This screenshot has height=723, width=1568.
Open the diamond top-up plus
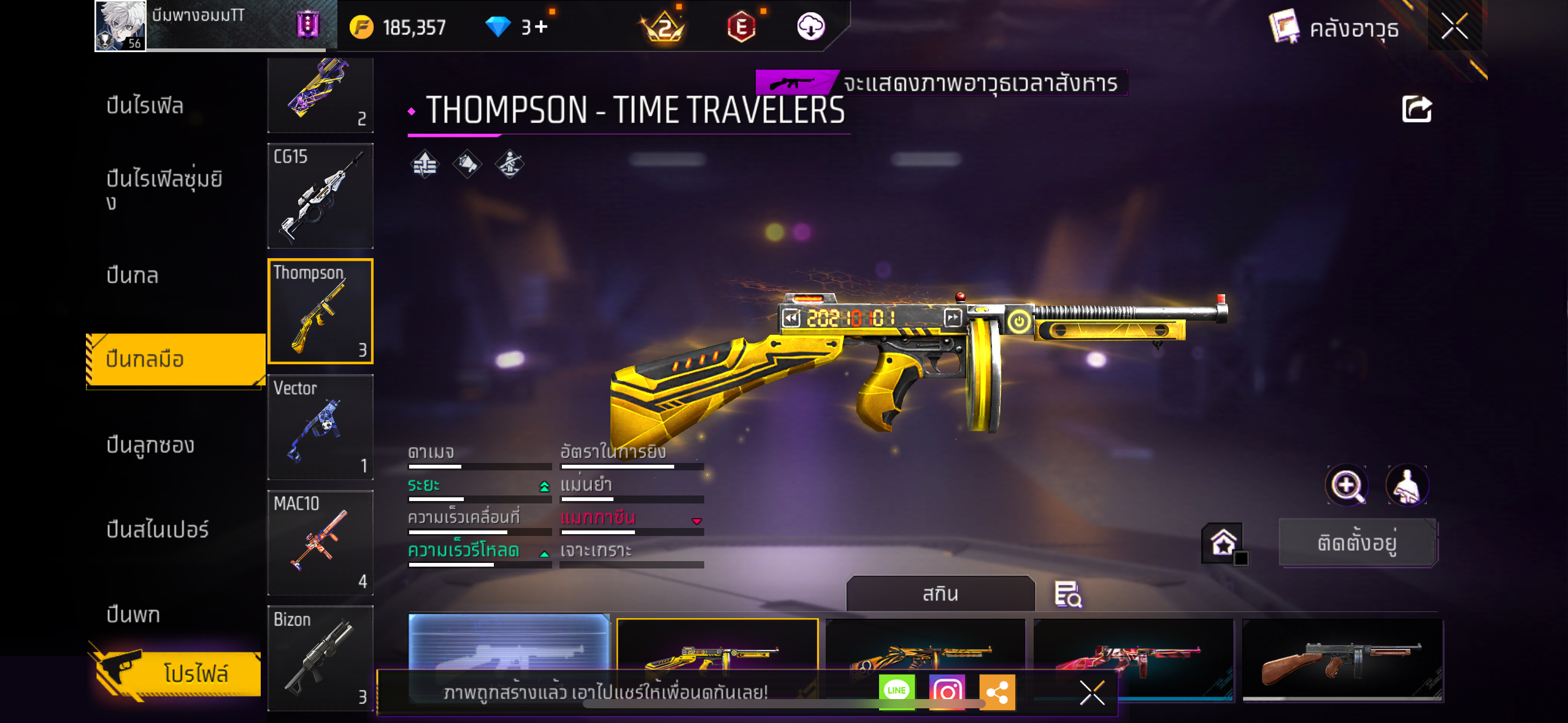[540, 27]
